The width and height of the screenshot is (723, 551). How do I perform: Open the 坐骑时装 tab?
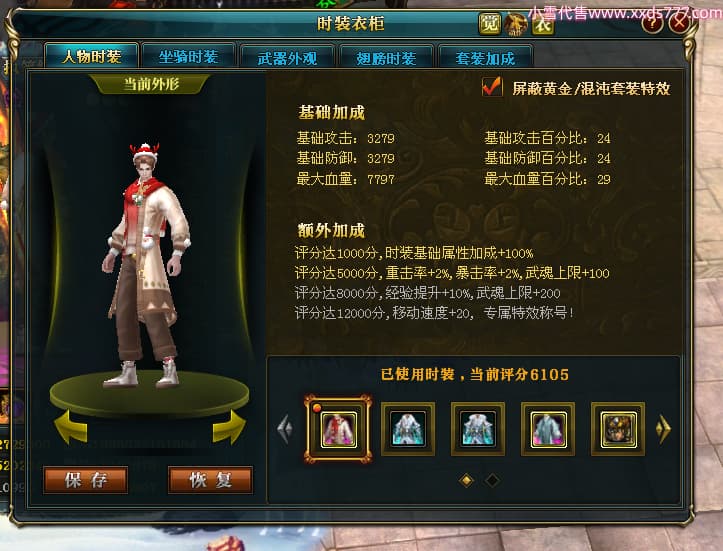tap(188, 57)
